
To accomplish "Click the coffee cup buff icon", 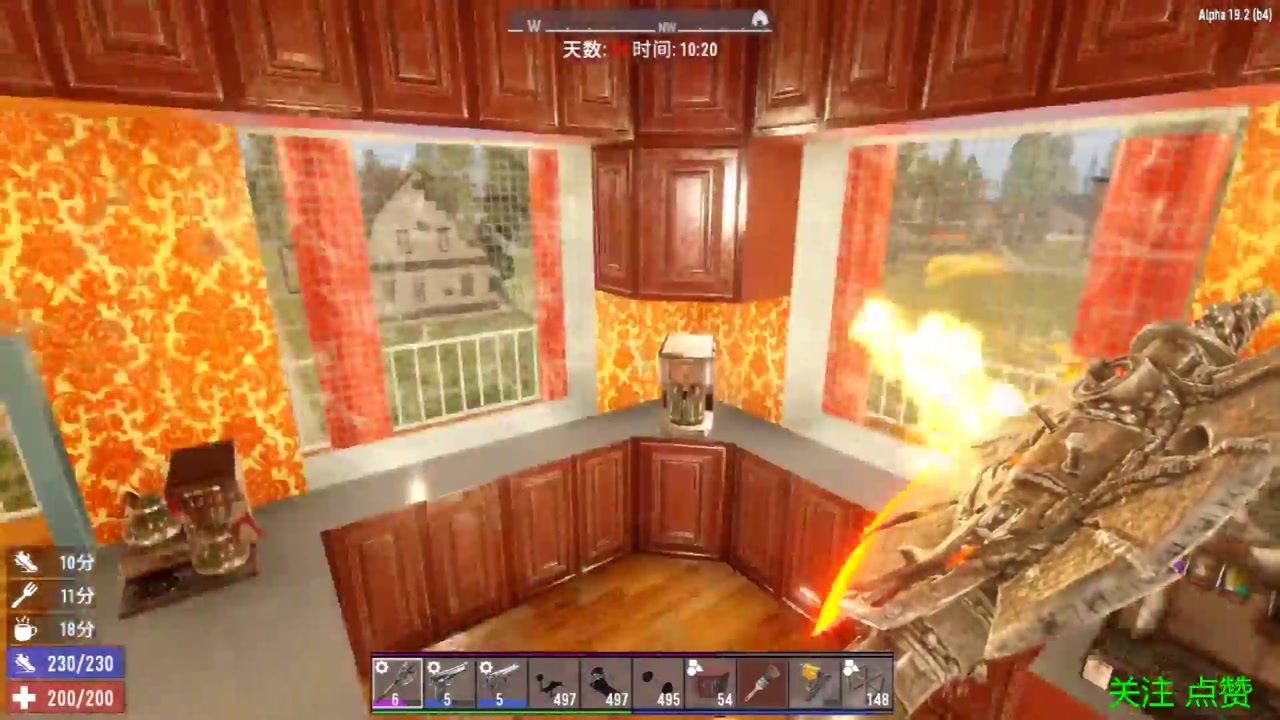I will coord(25,629).
